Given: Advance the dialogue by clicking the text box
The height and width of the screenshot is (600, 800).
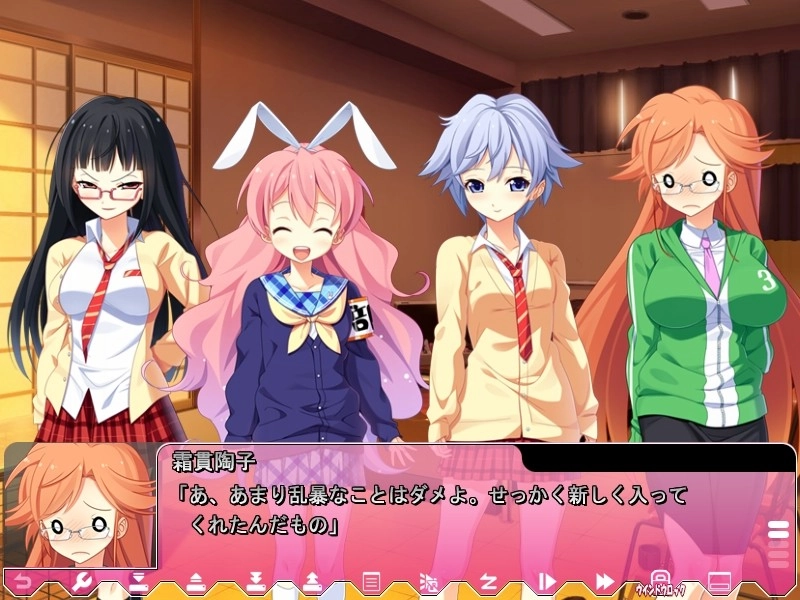Looking at the screenshot, I should (450, 510).
